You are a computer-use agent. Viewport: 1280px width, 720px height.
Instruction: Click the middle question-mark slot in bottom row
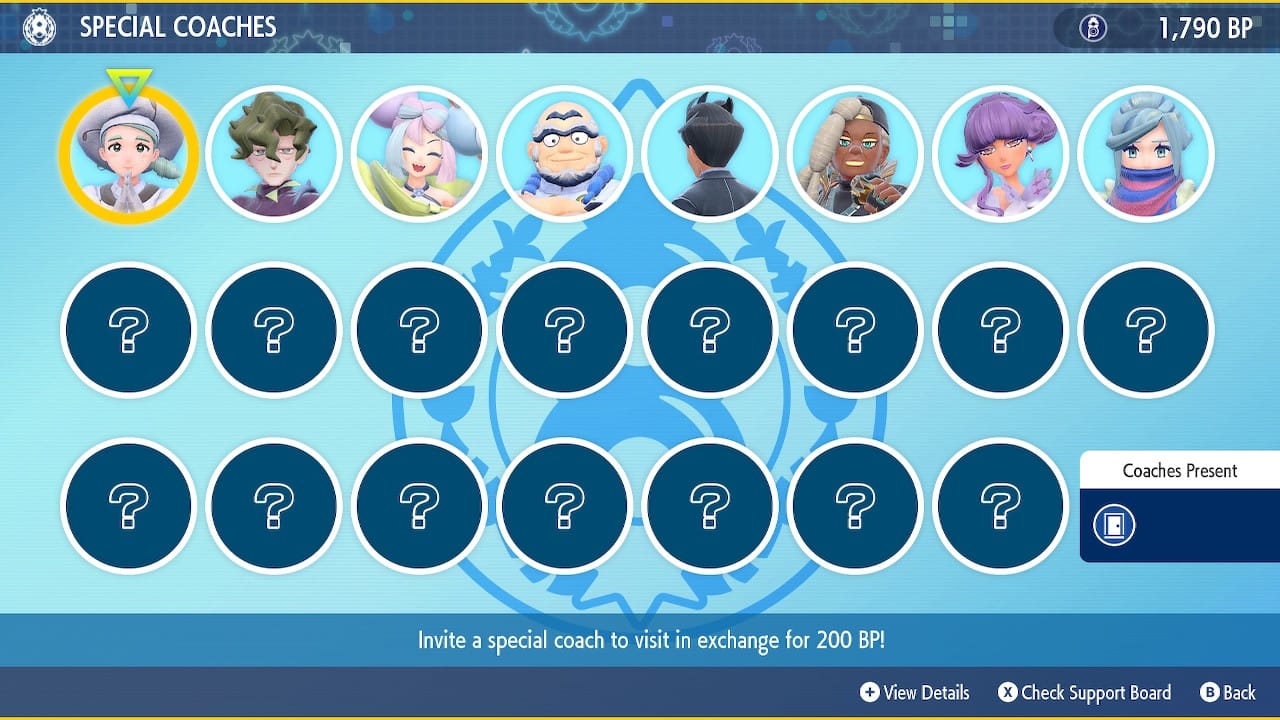click(x=565, y=505)
